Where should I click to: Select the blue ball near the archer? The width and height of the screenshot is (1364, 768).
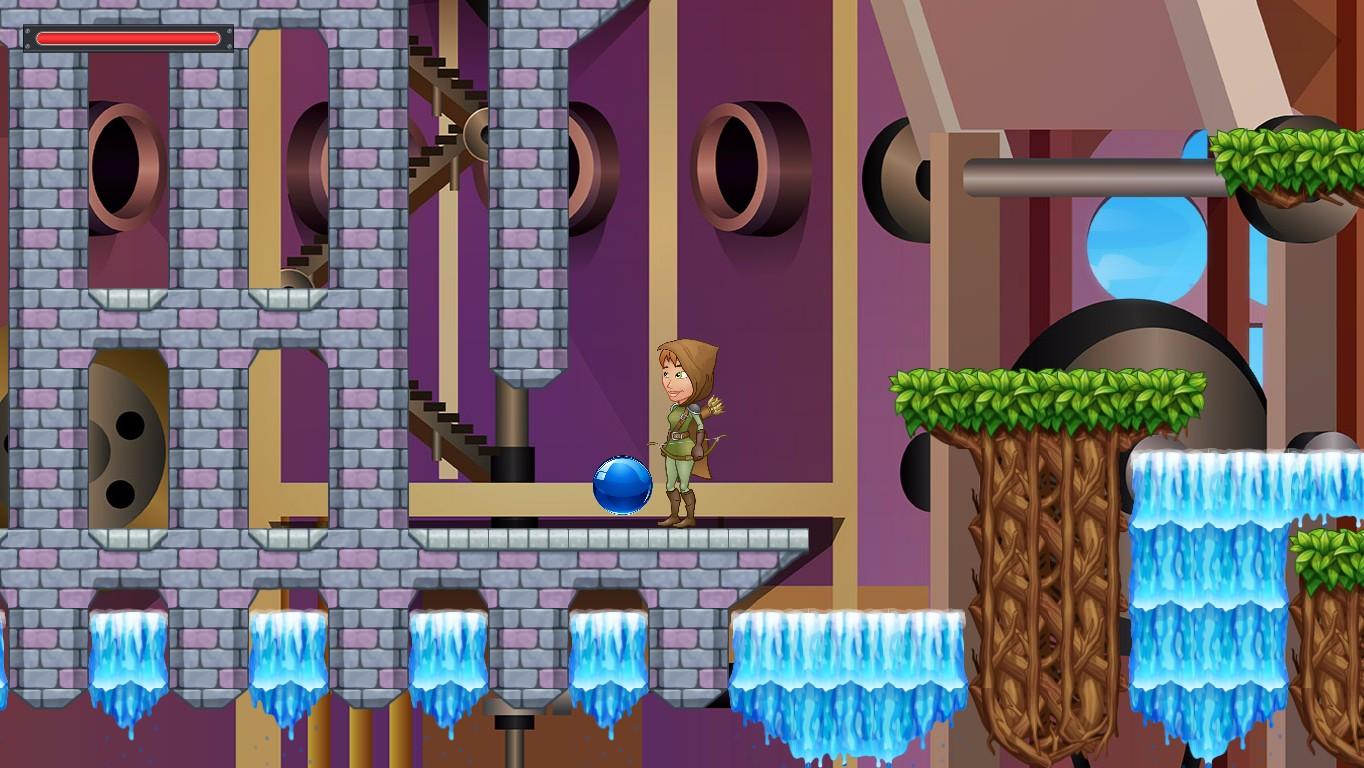[x=621, y=483]
